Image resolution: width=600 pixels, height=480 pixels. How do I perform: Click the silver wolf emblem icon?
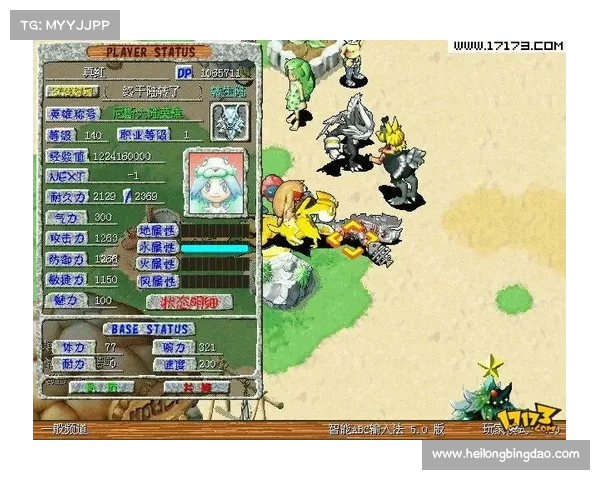tap(229, 119)
